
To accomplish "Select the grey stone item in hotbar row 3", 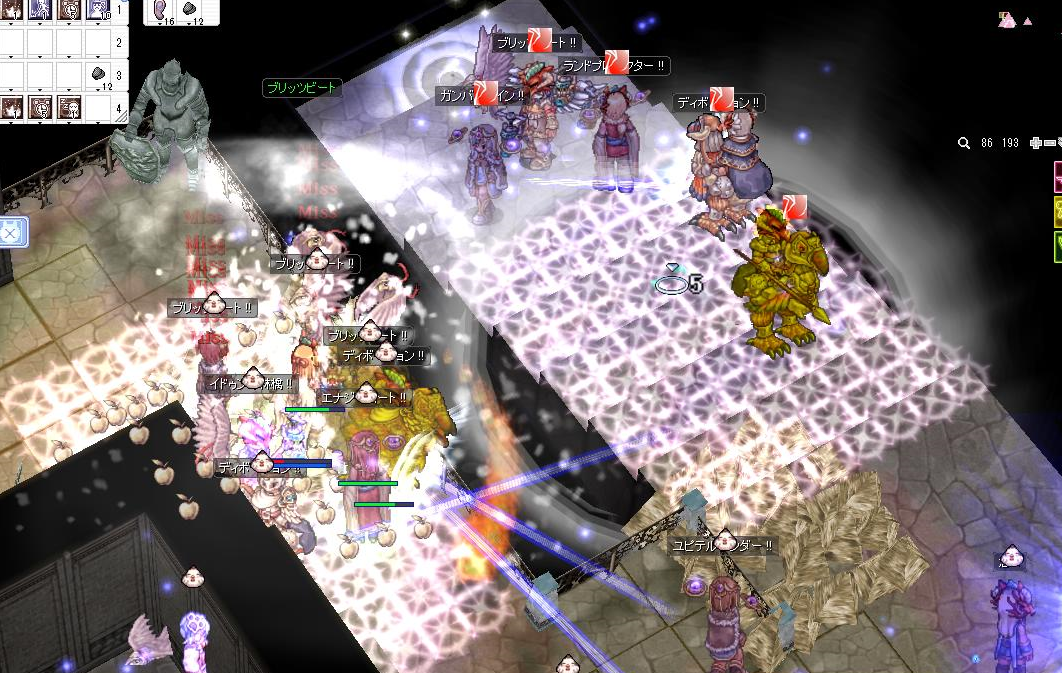I will [x=98, y=74].
